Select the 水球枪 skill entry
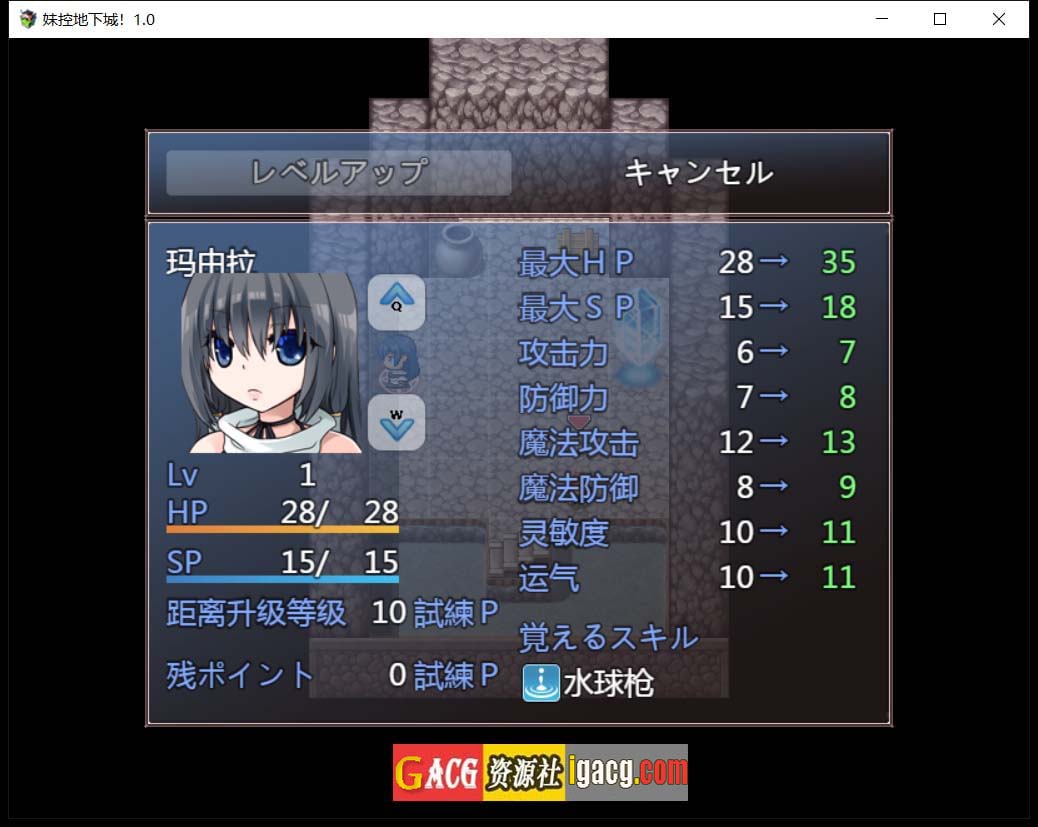Image resolution: width=1038 pixels, height=827 pixels. 588,683
